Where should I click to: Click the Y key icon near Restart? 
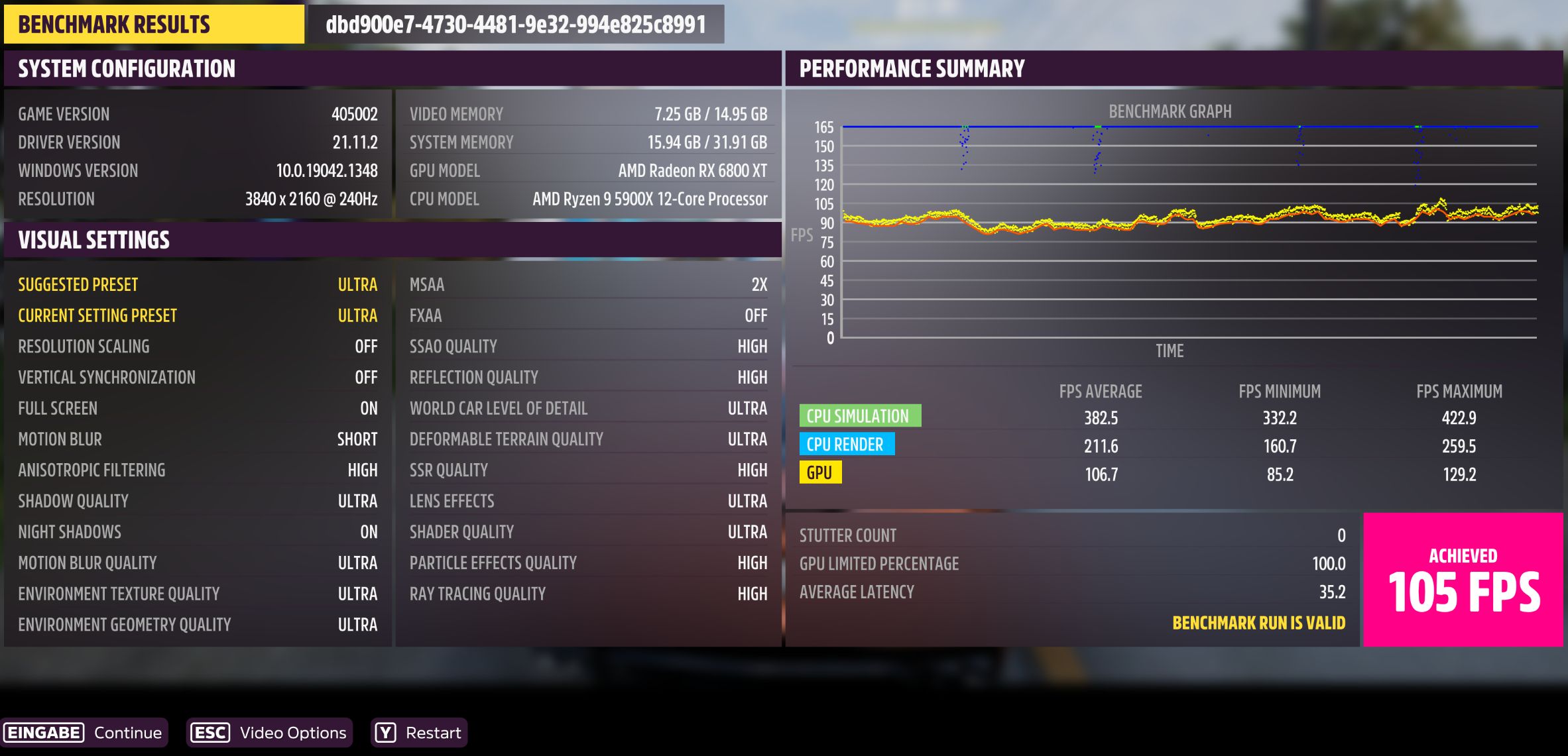tap(385, 732)
